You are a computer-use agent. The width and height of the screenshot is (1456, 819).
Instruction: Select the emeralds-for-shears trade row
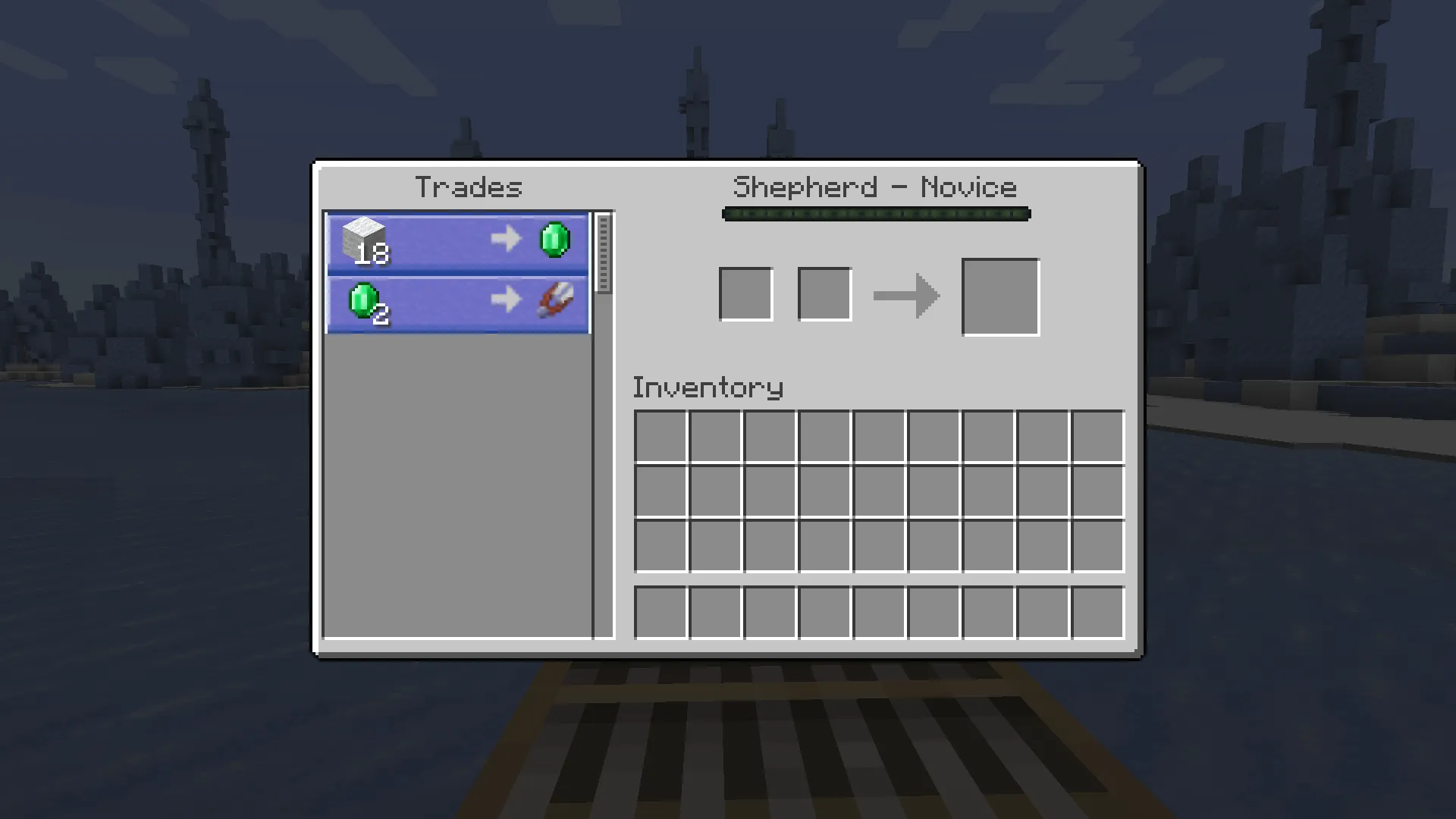455,303
